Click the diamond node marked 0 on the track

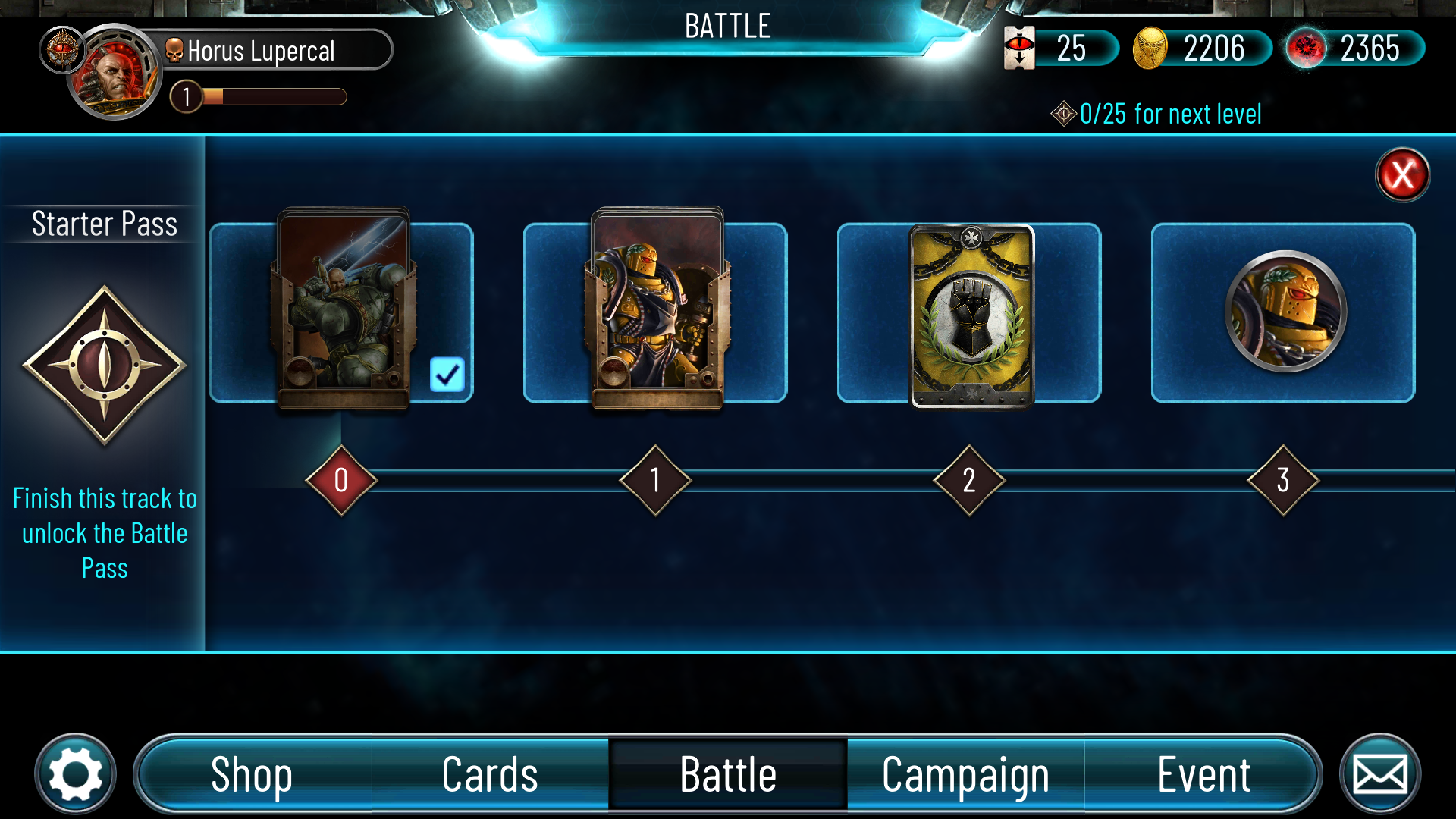point(340,481)
